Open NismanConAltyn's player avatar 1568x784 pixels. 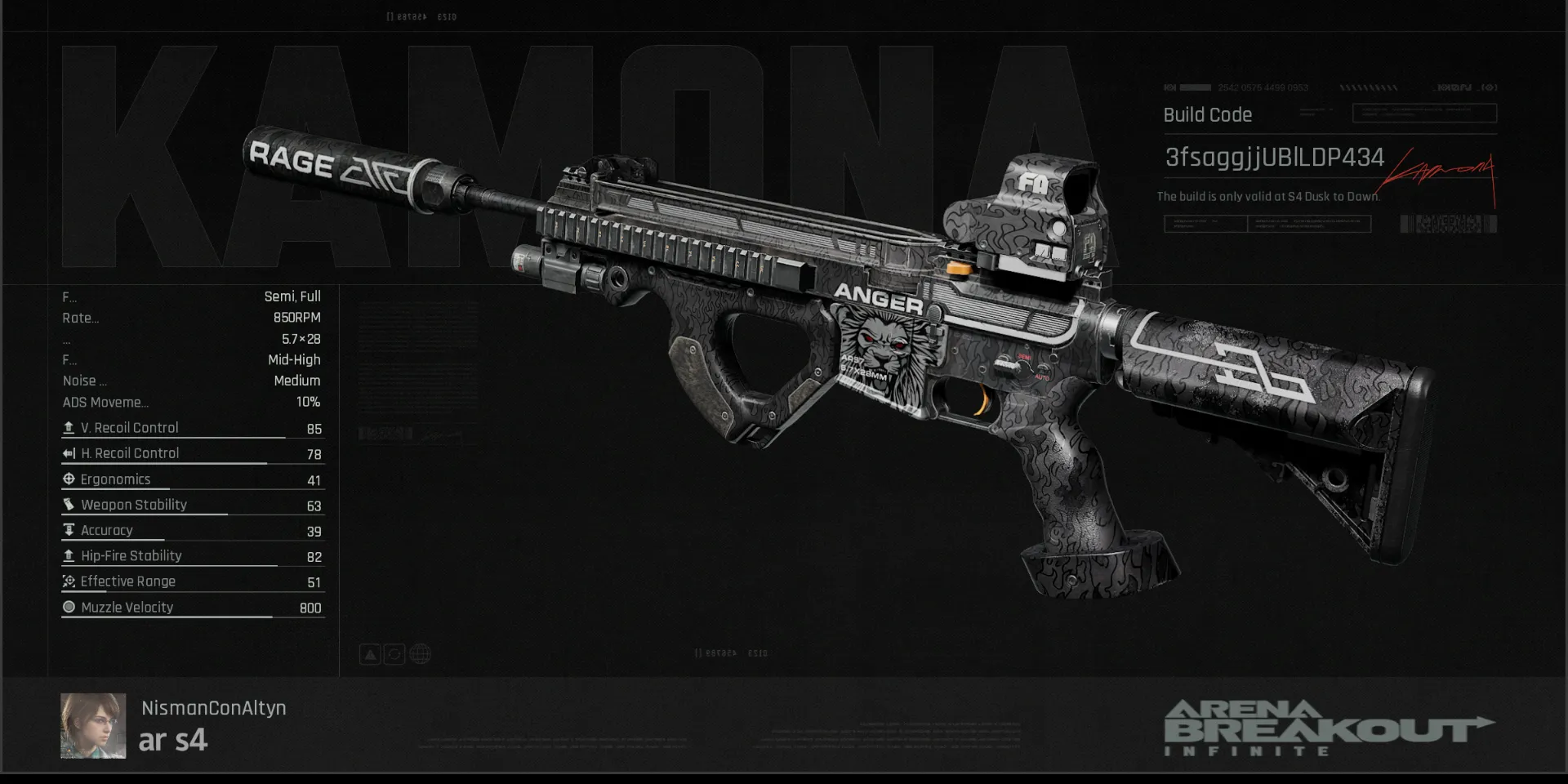(x=93, y=726)
